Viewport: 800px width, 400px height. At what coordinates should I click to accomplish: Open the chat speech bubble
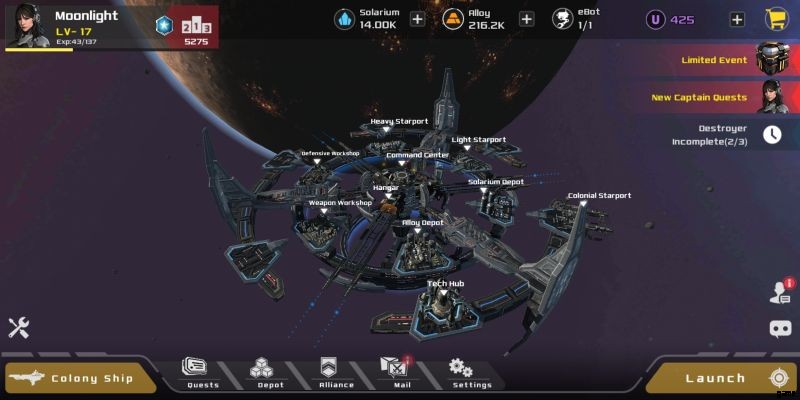[x=780, y=328]
